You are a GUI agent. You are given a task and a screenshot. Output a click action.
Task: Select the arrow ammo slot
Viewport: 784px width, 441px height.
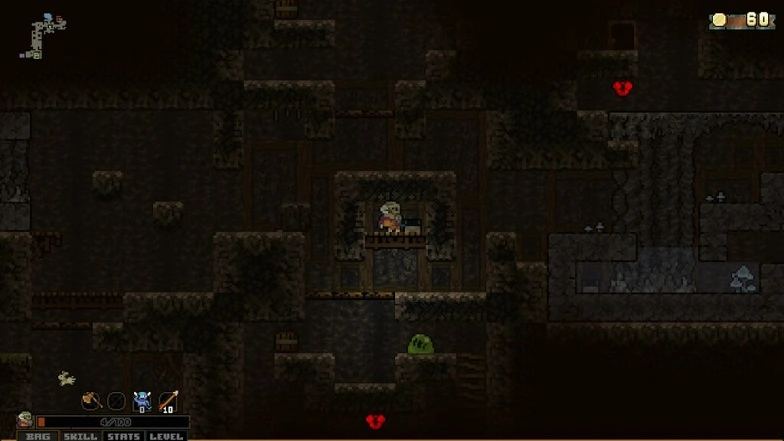(167, 401)
